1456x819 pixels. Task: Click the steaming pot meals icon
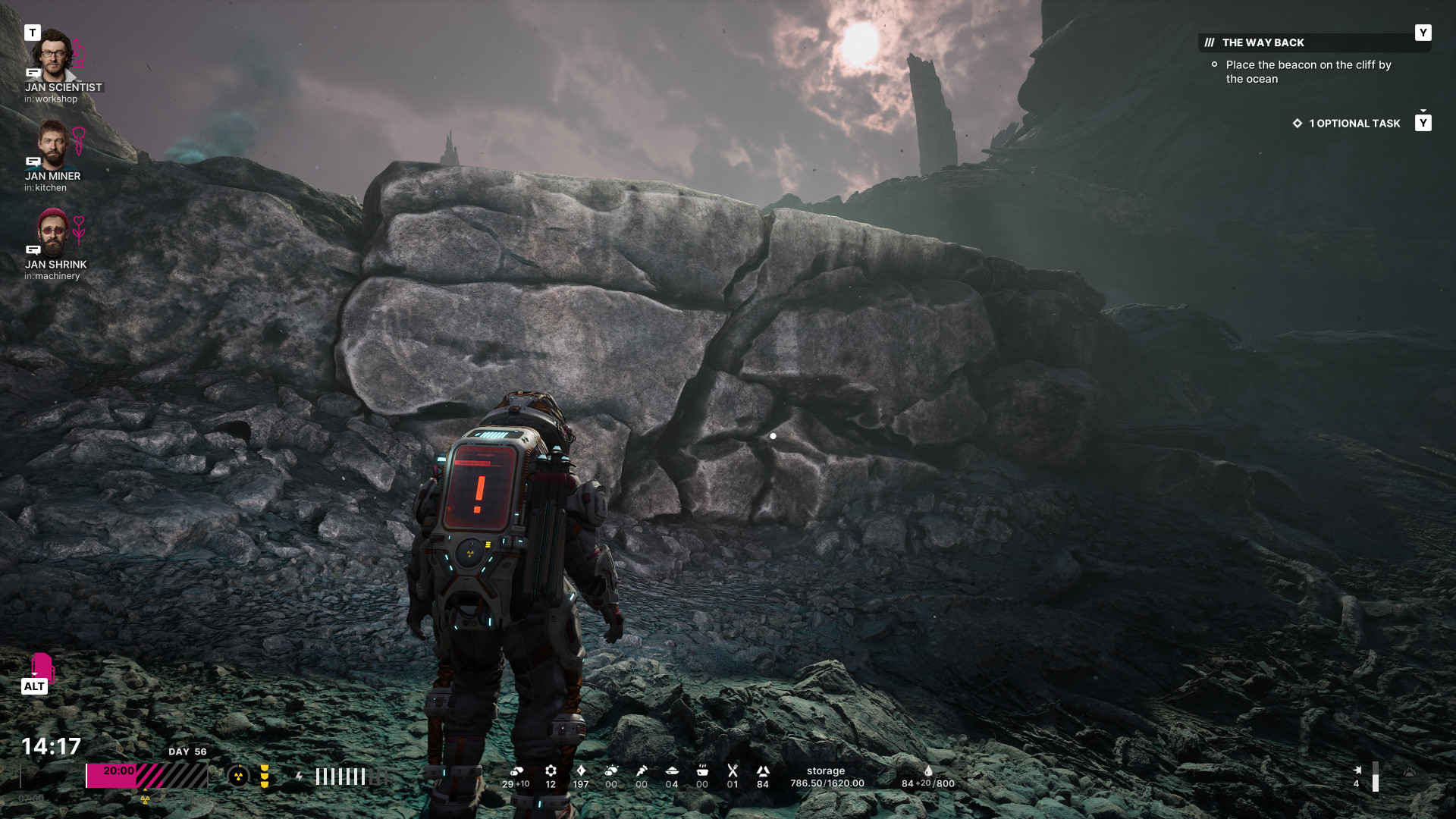pos(702,770)
